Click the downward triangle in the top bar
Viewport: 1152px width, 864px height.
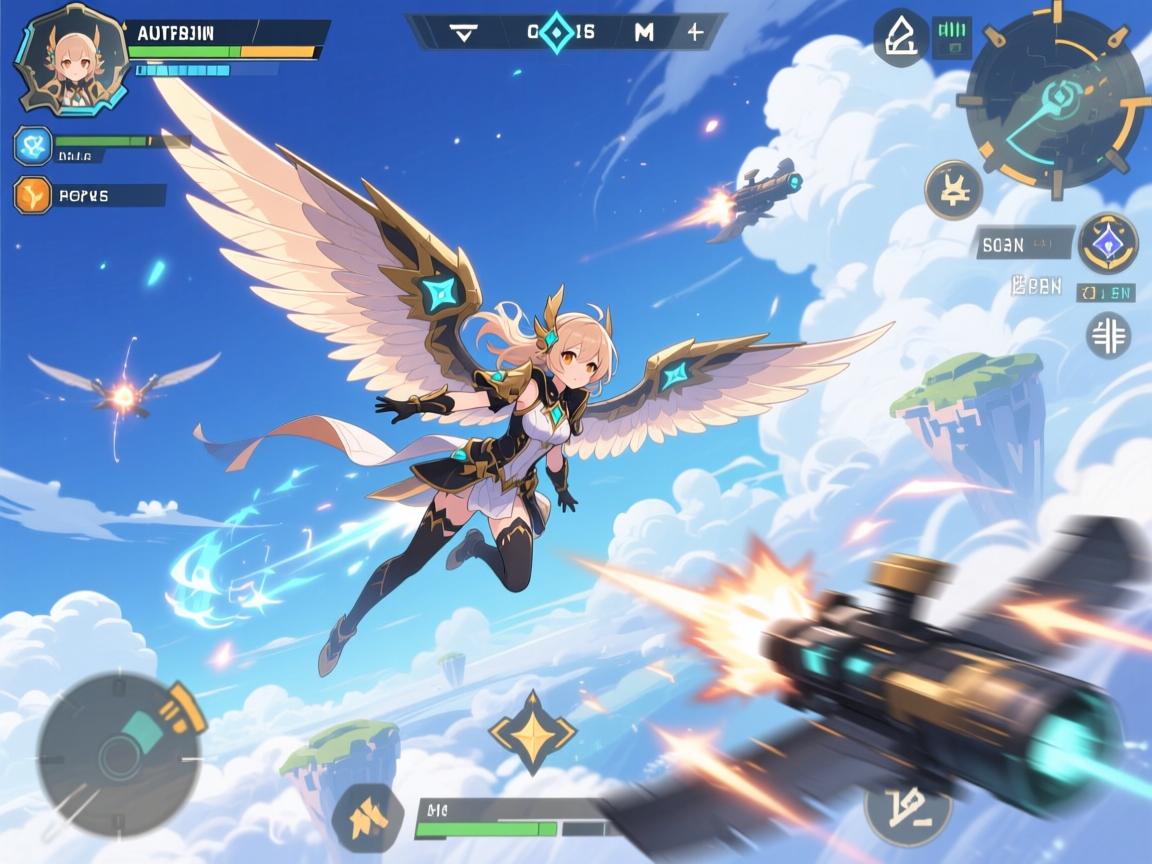tap(462, 32)
